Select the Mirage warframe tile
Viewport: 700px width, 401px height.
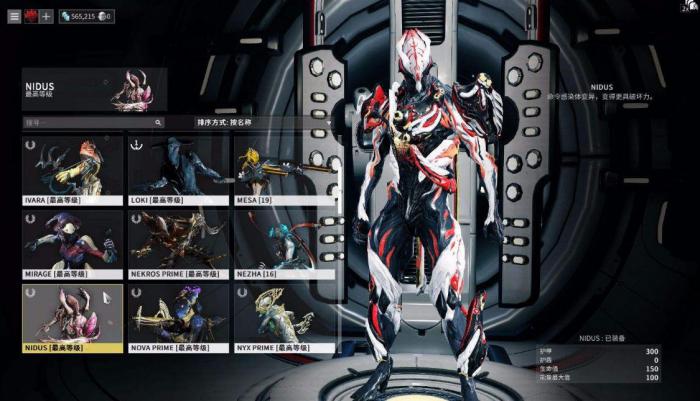72,244
